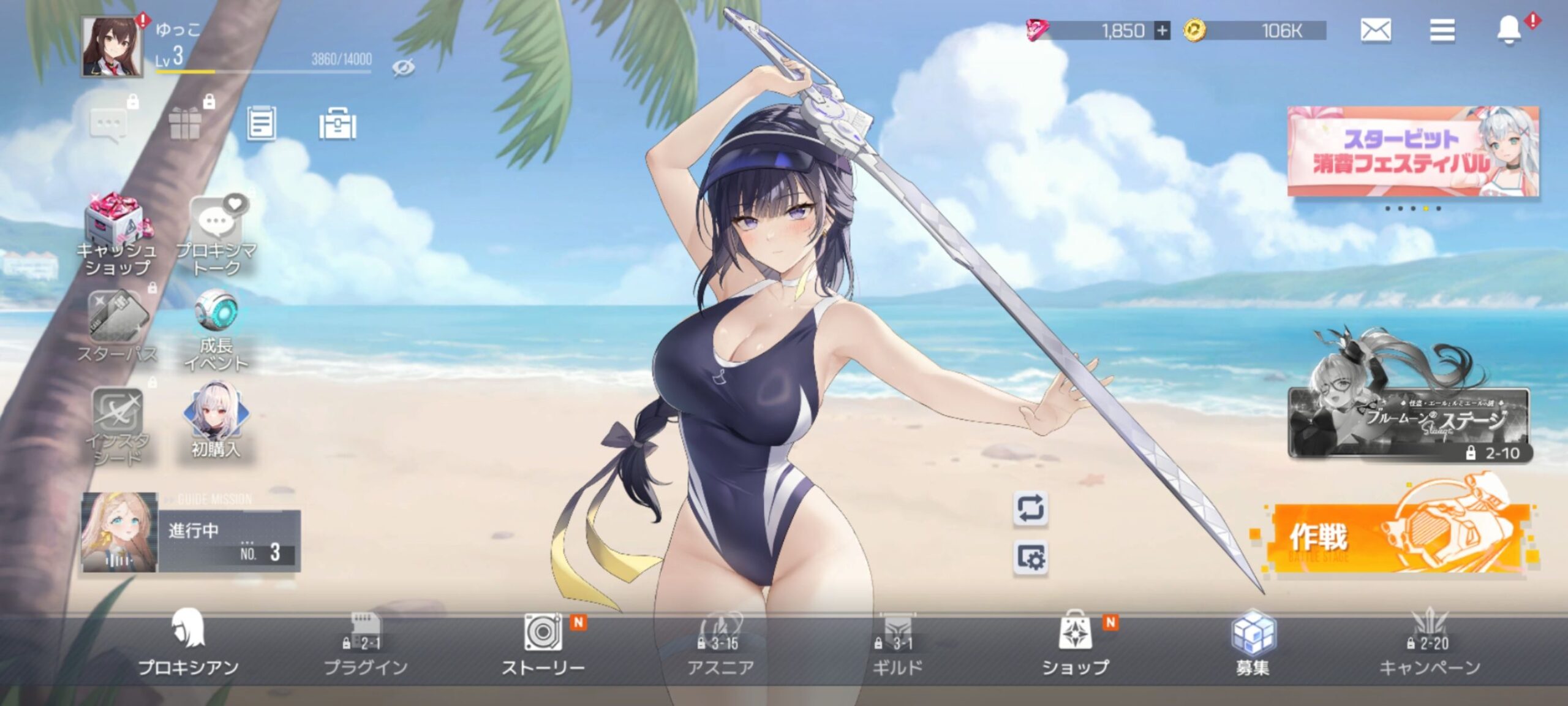Image resolution: width=1568 pixels, height=706 pixels.
Task: Open the hamburger main menu
Action: [x=1442, y=30]
